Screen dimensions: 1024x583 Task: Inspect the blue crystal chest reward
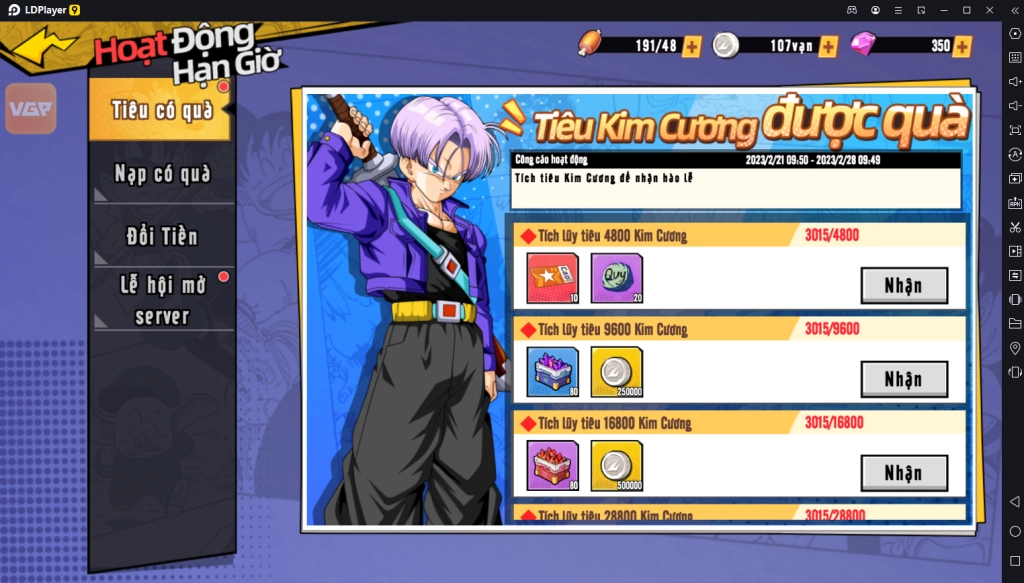click(x=552, y=372)
